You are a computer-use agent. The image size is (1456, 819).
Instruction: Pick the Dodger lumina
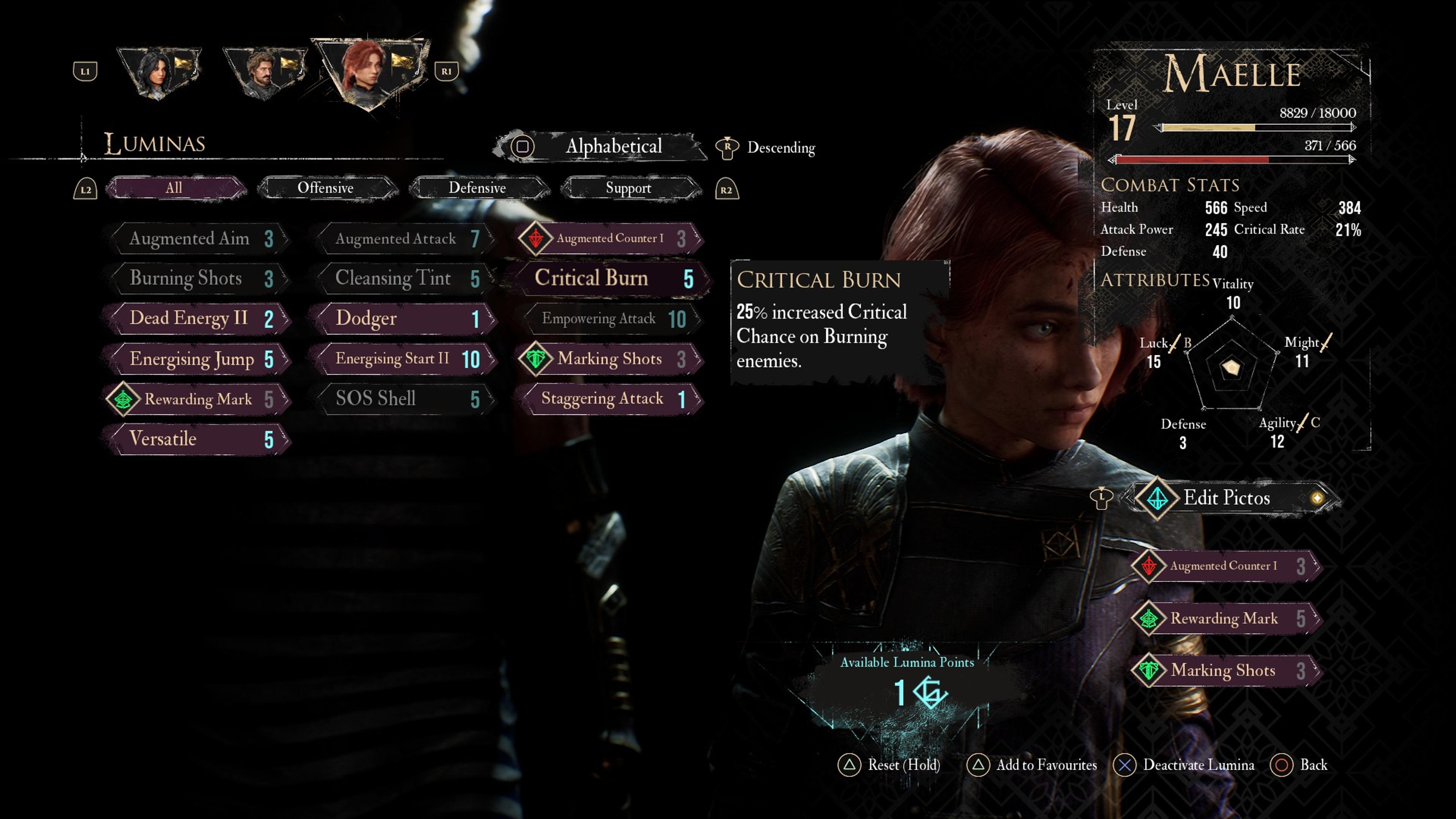[x=403, y=318]
